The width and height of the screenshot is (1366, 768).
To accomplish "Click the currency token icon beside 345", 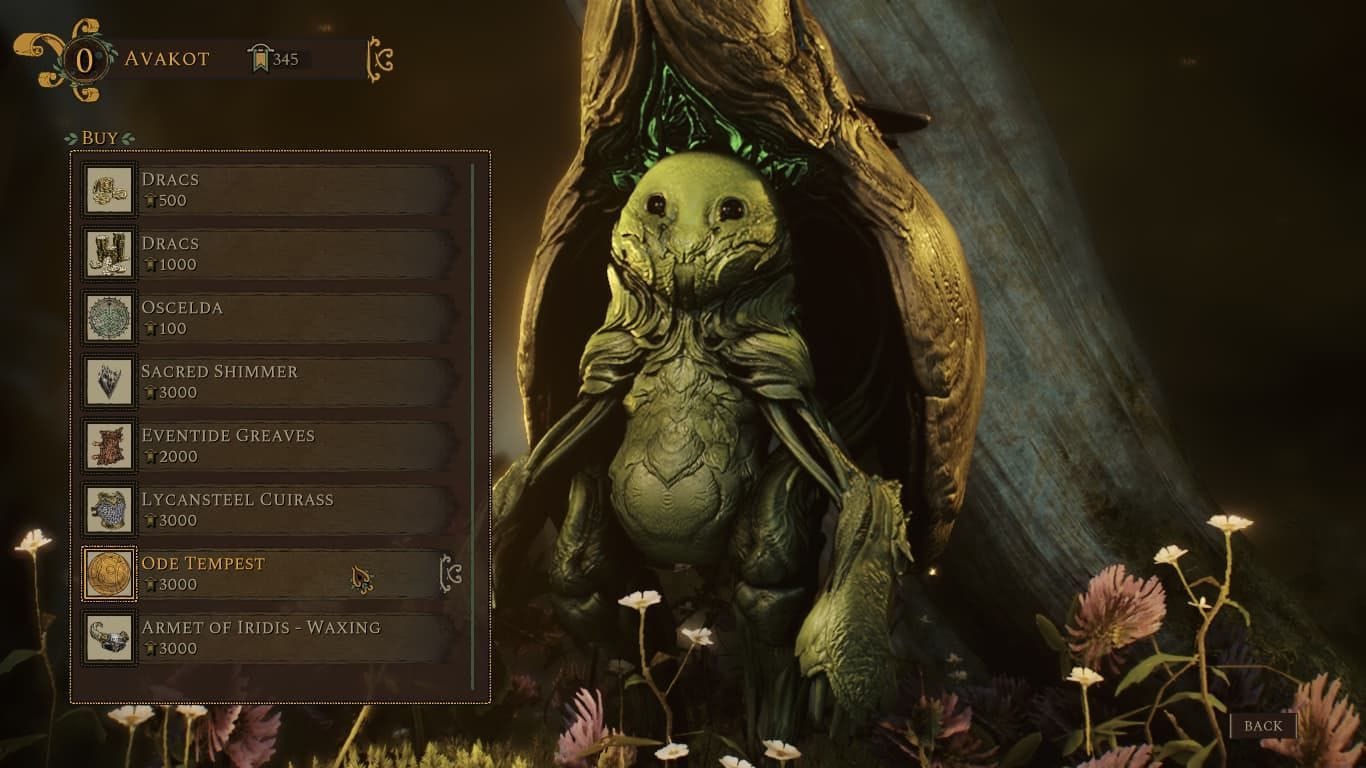I will 258,57.
